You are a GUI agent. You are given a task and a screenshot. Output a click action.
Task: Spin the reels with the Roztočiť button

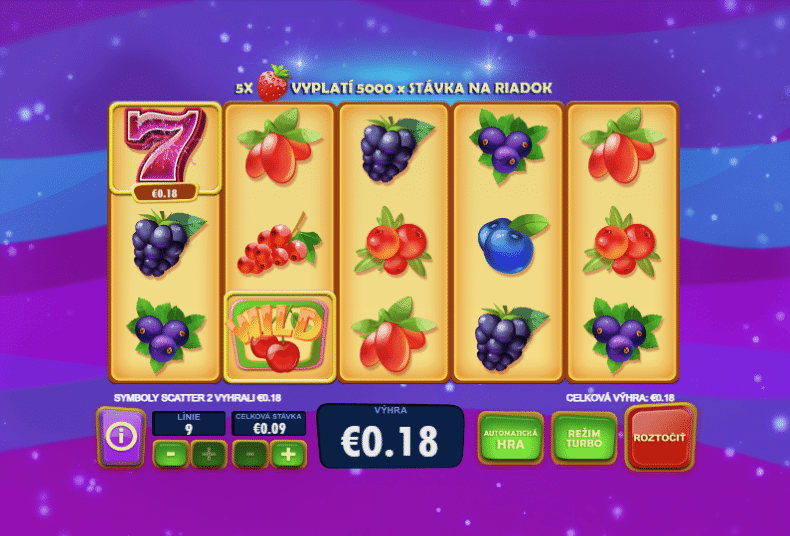[x=660, y=438]
